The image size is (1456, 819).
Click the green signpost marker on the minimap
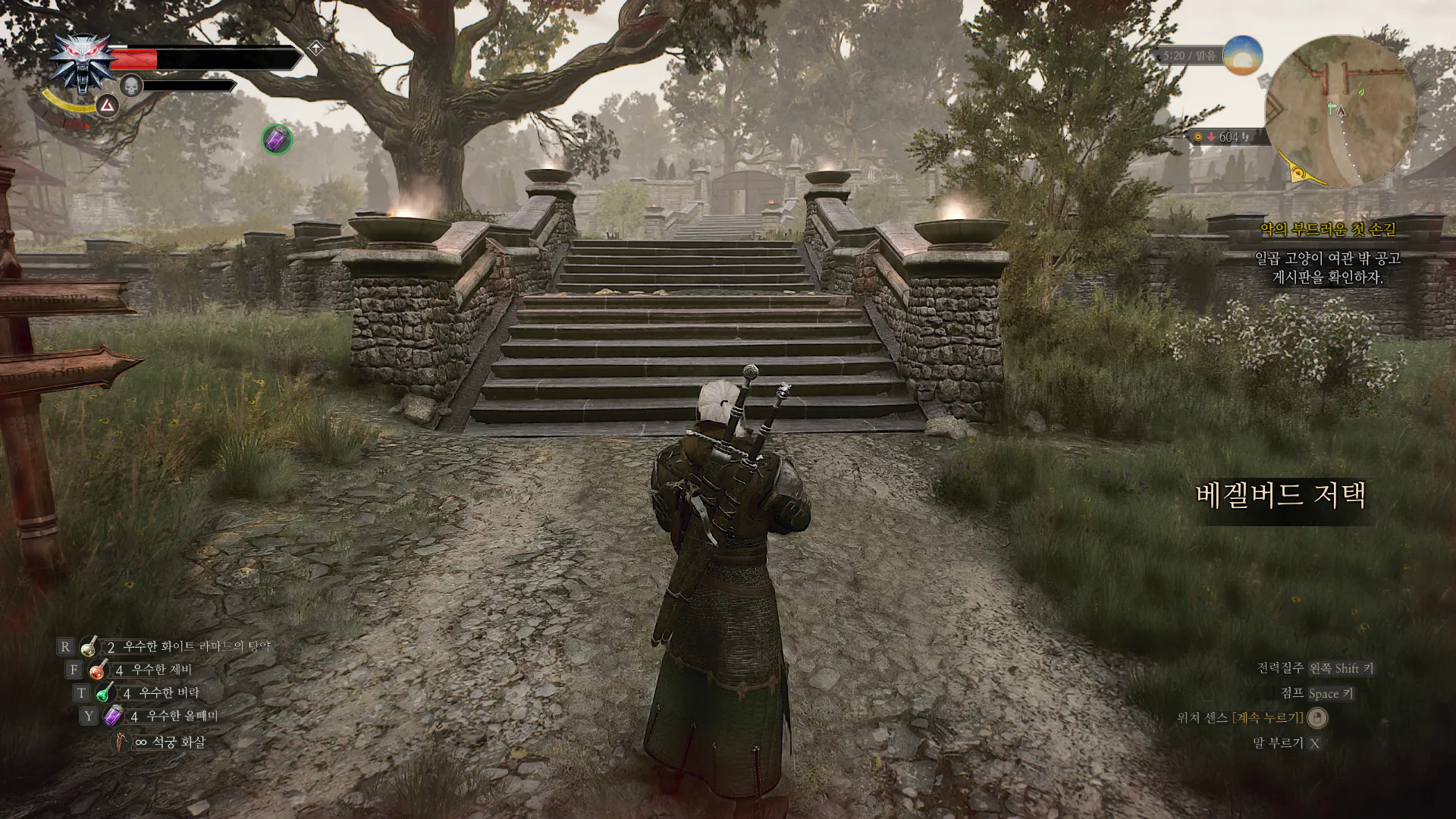coord(1332,109)
